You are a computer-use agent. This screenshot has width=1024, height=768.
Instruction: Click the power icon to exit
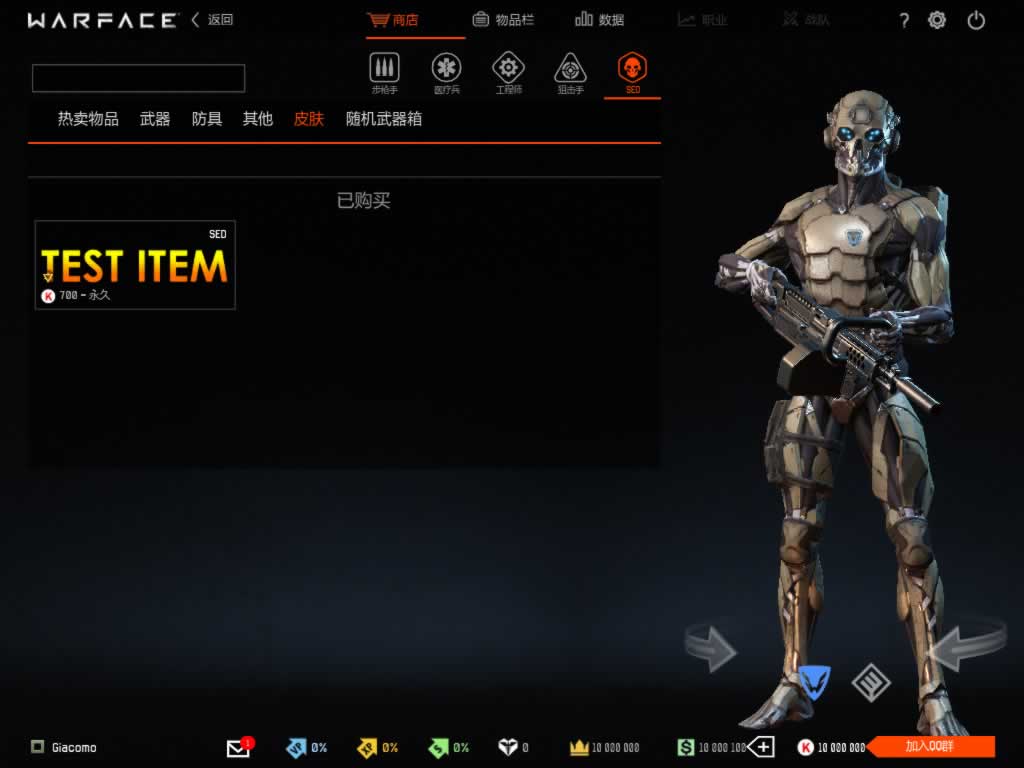(x=977, y=20)
